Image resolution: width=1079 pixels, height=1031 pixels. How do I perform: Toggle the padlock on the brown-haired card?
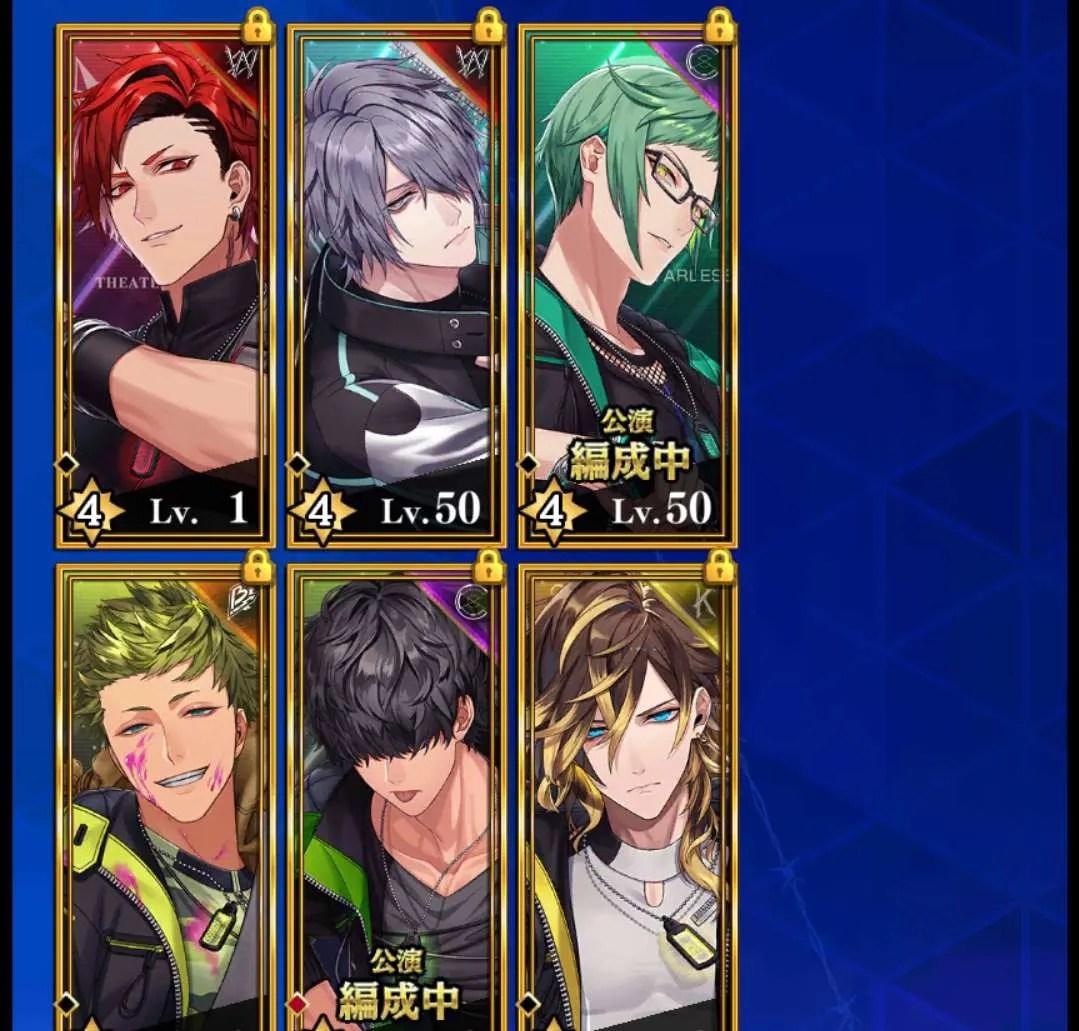point(719,567)
